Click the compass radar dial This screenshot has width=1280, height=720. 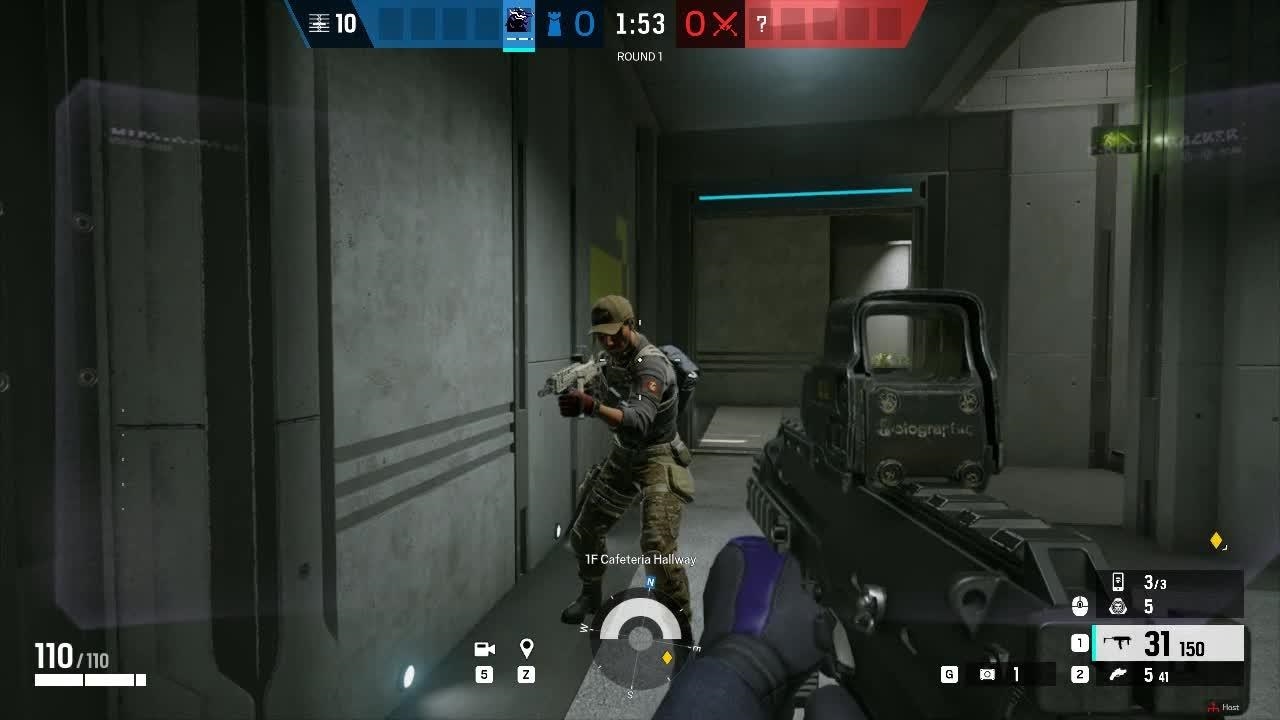[640, 636]
